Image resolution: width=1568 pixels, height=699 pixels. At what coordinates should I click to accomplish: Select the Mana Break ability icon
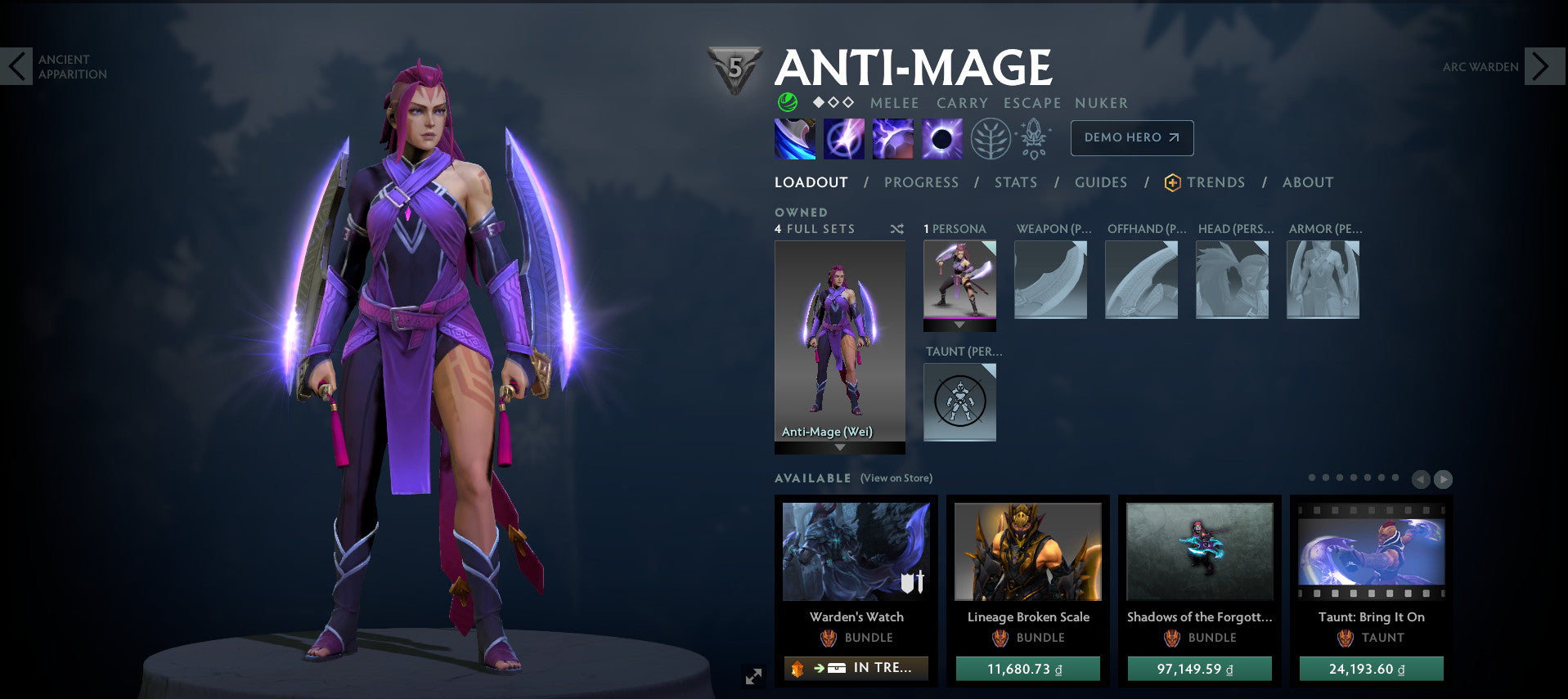tap(794, 137)
